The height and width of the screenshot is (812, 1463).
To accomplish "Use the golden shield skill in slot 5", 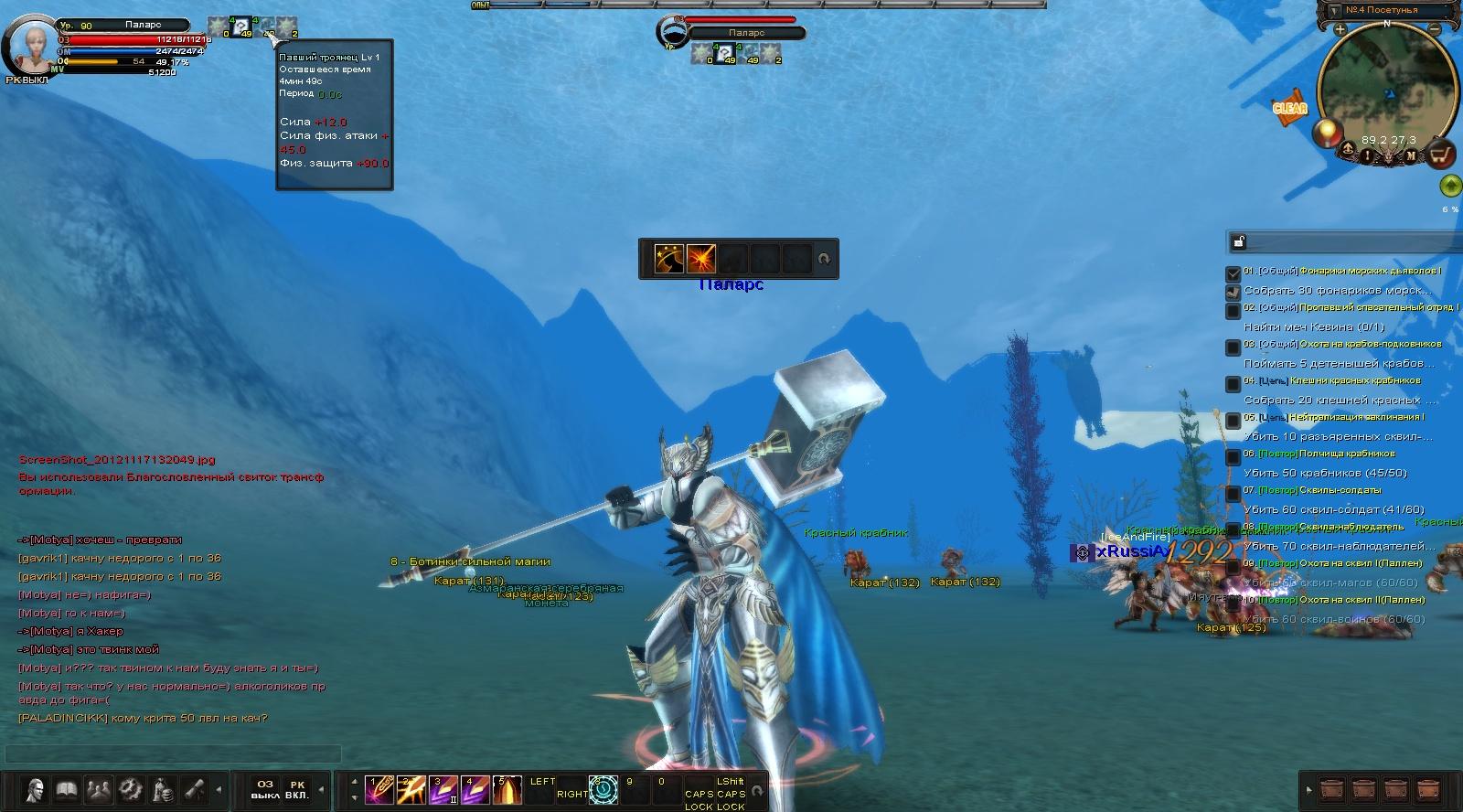I will (507, 789).
